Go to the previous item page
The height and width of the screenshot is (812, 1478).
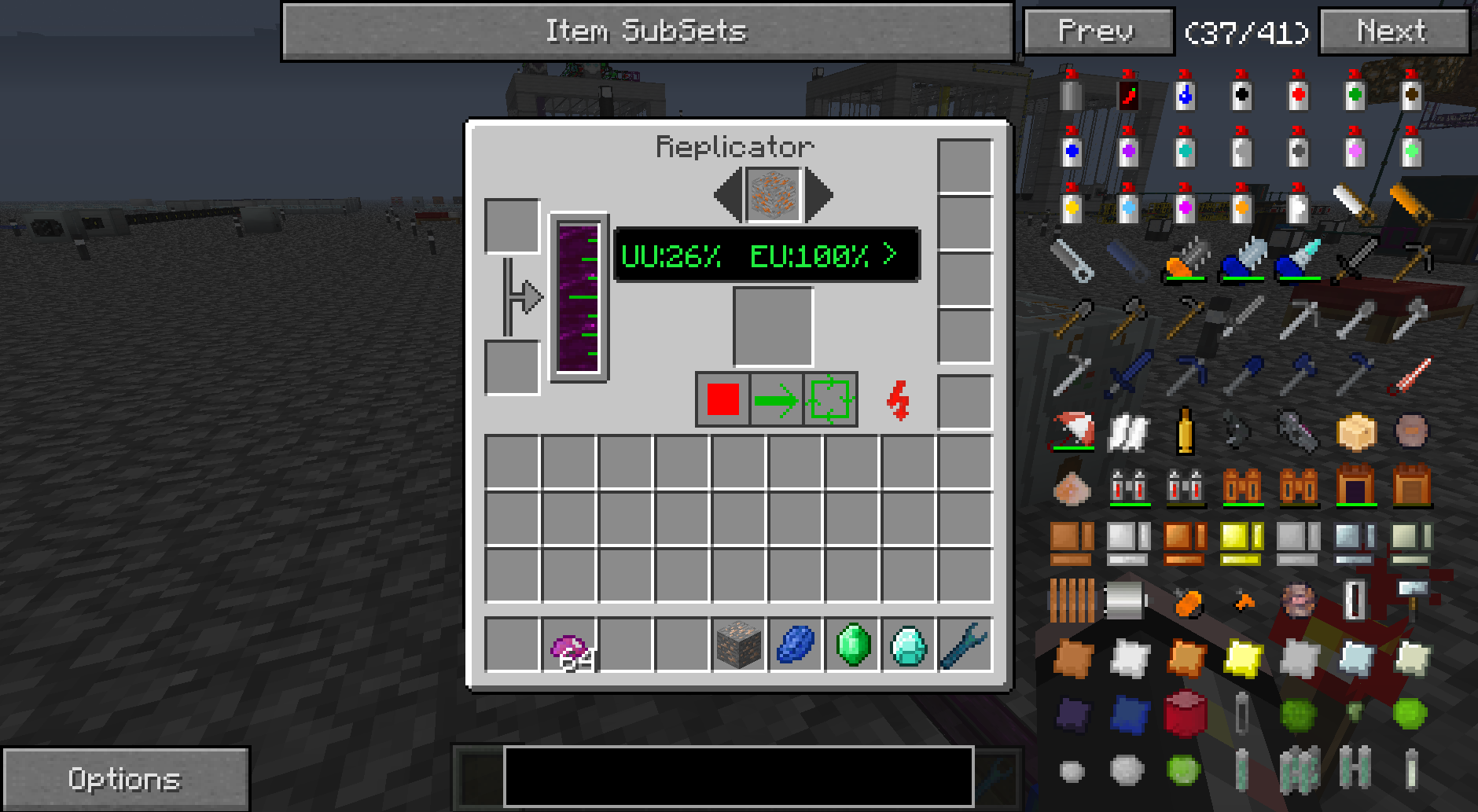[1097, 31]
